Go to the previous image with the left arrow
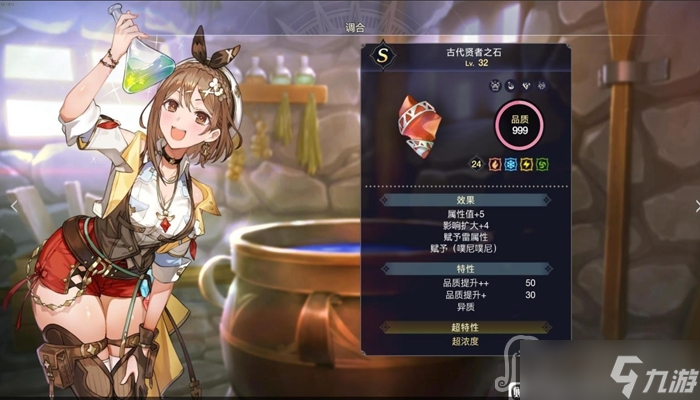This screenshot has height=400, width=700. click(13, 203)
